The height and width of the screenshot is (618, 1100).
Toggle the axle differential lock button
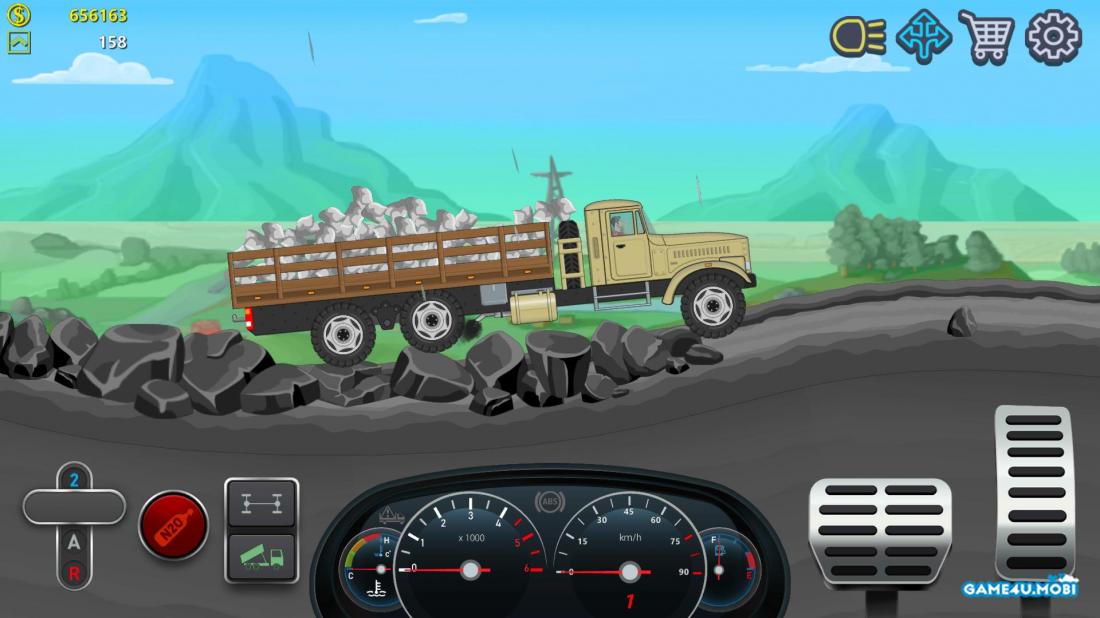261,503
